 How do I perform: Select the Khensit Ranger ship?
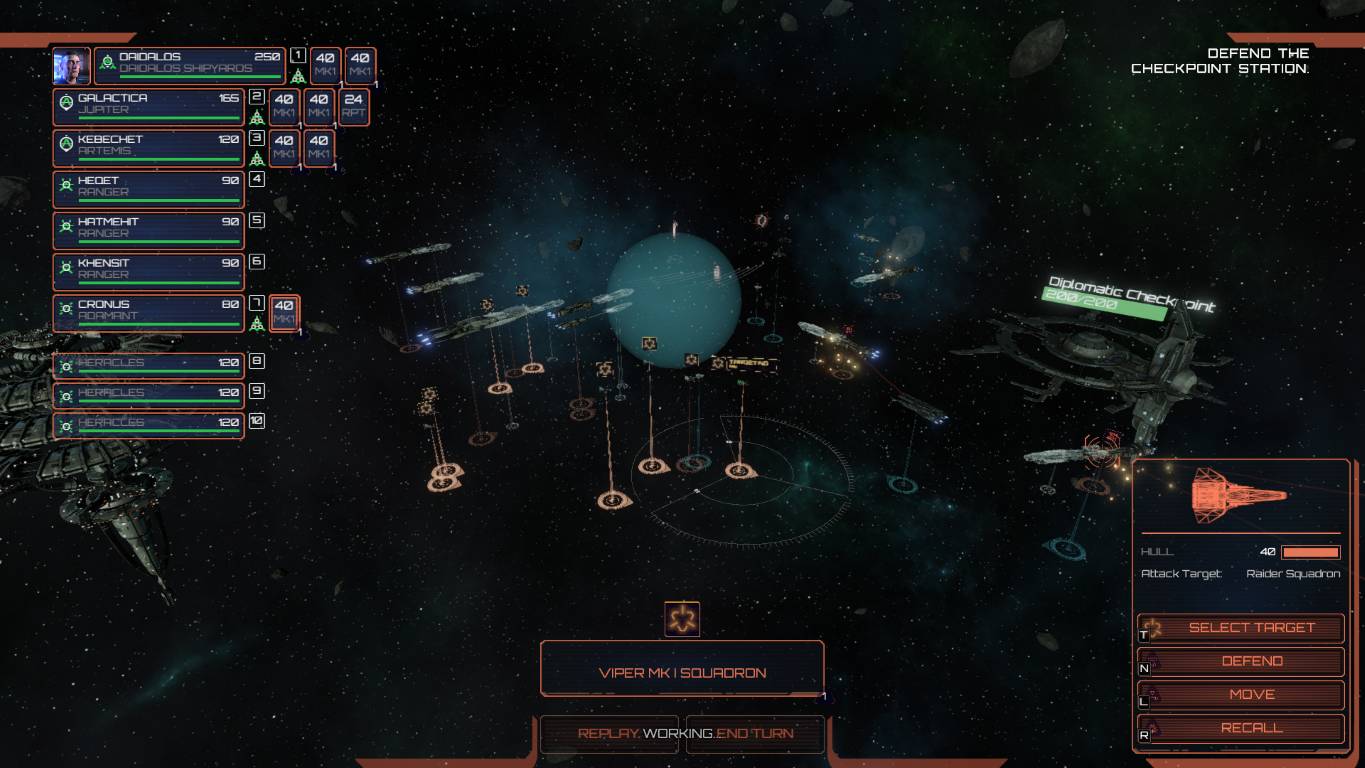[148, 272]
